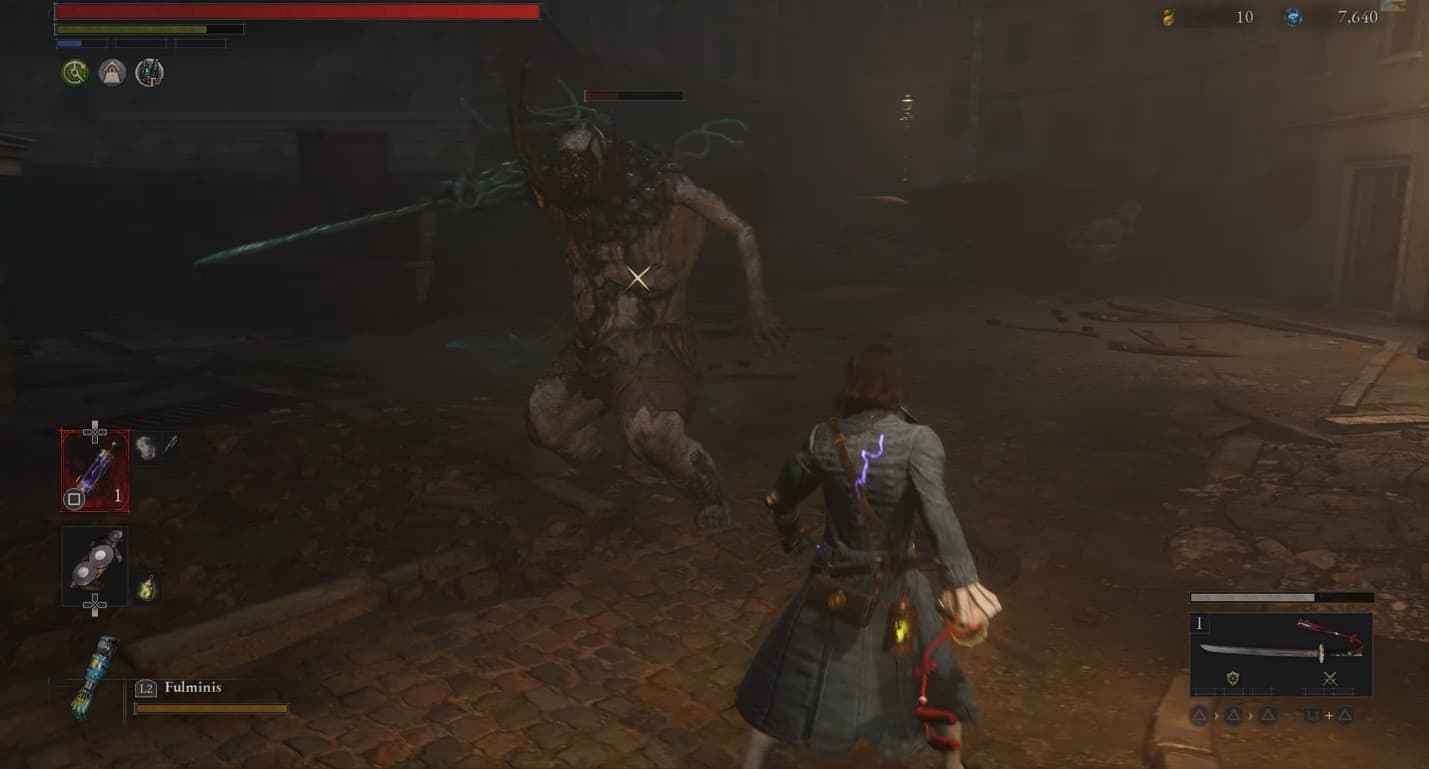1429x769 pixels.
Task: Select the purple Pulse Cell belt slot
Action: coord(95,470)
